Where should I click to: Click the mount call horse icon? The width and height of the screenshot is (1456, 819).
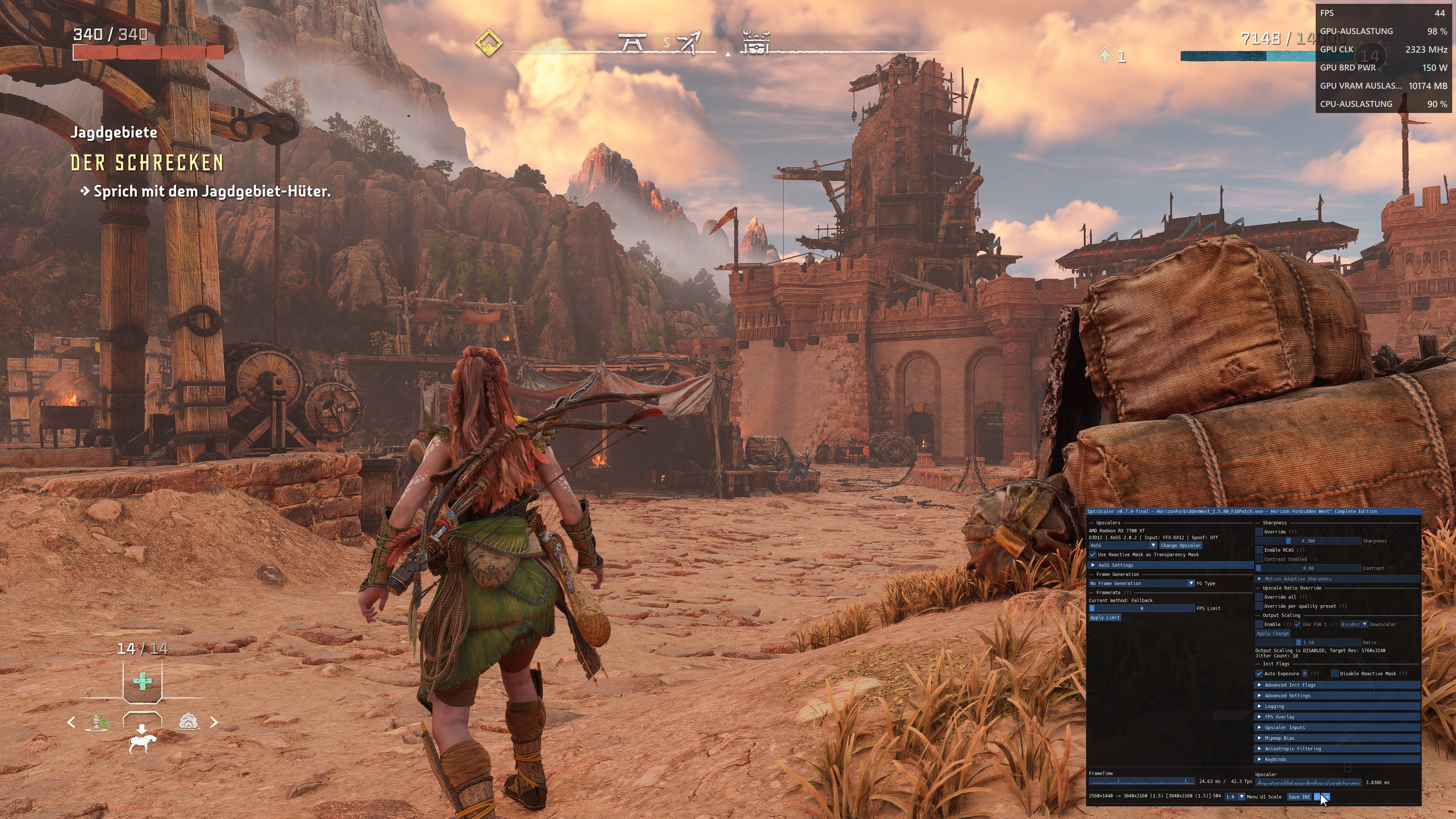[141, 742]
